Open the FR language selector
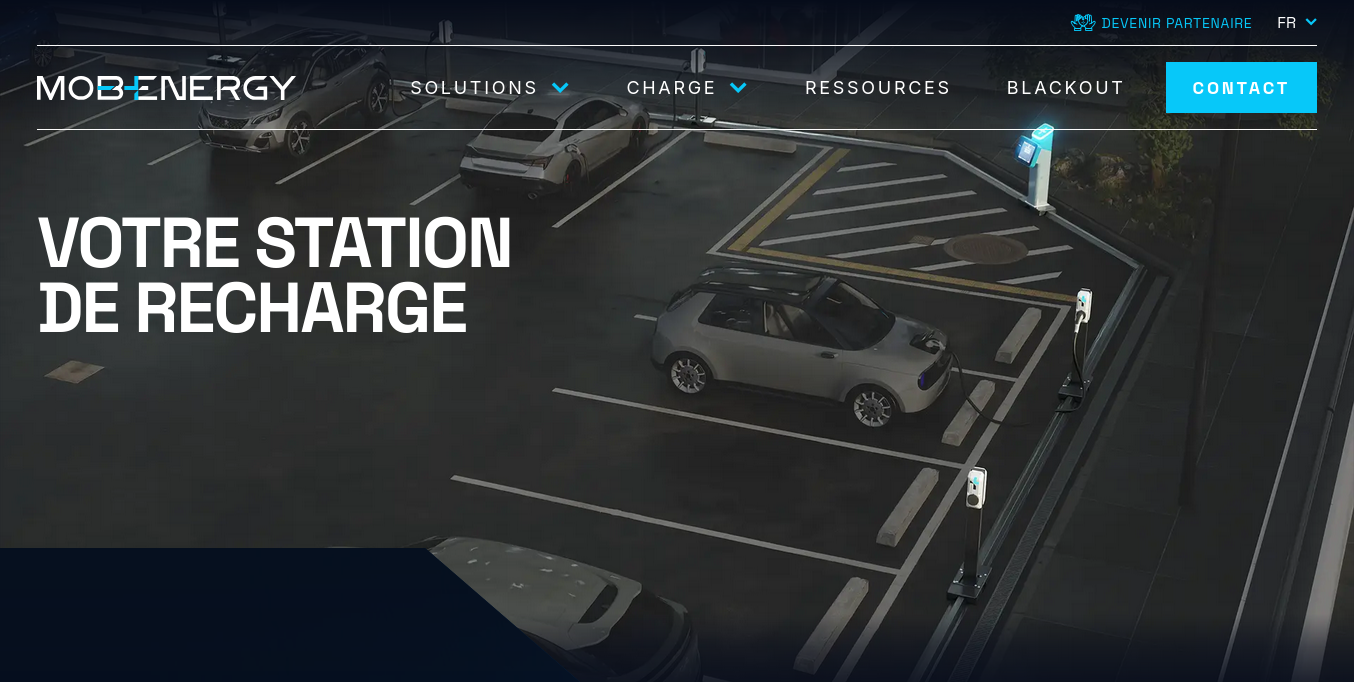The width and height of the screenshot is (1366, 682). coord(1296,23)
